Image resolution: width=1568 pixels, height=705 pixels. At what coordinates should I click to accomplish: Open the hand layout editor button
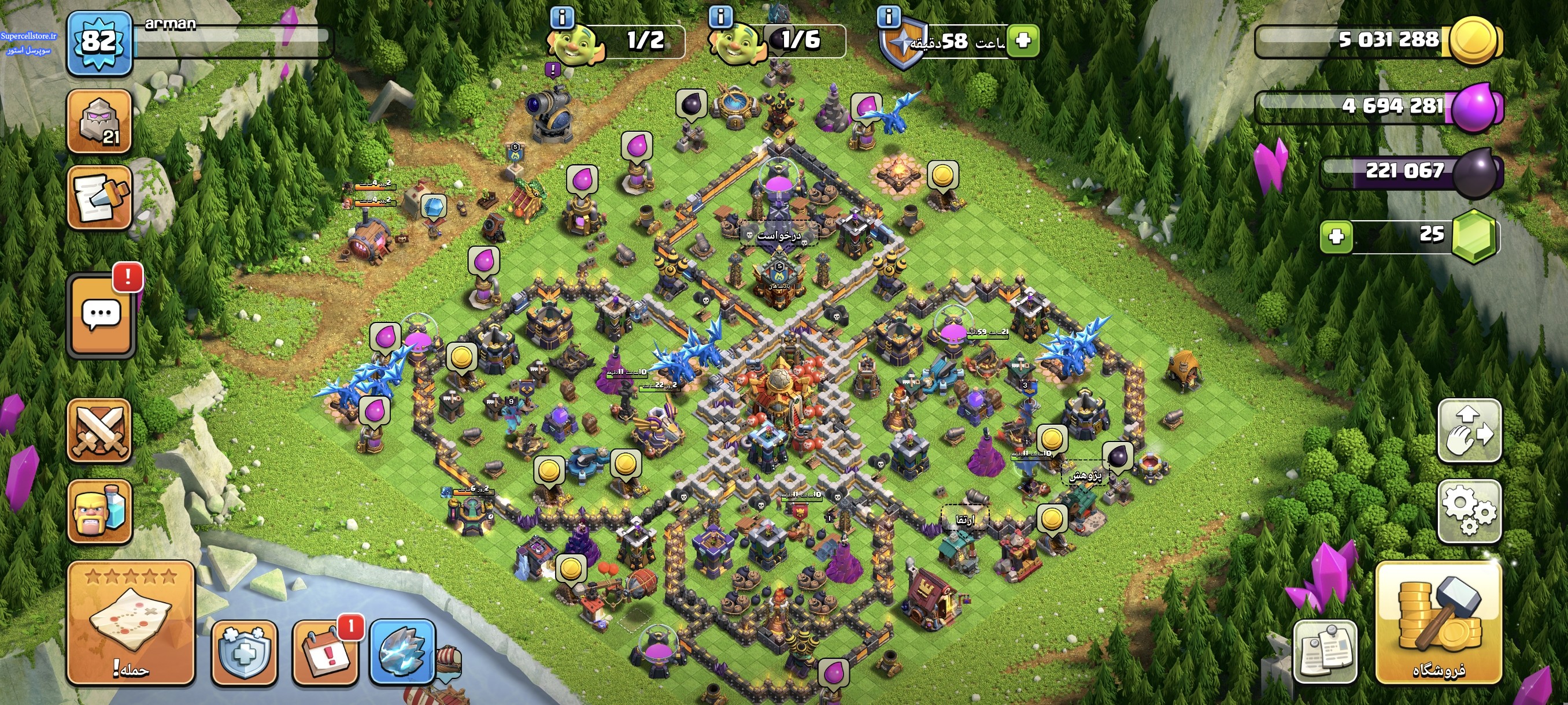(1469, 431)
